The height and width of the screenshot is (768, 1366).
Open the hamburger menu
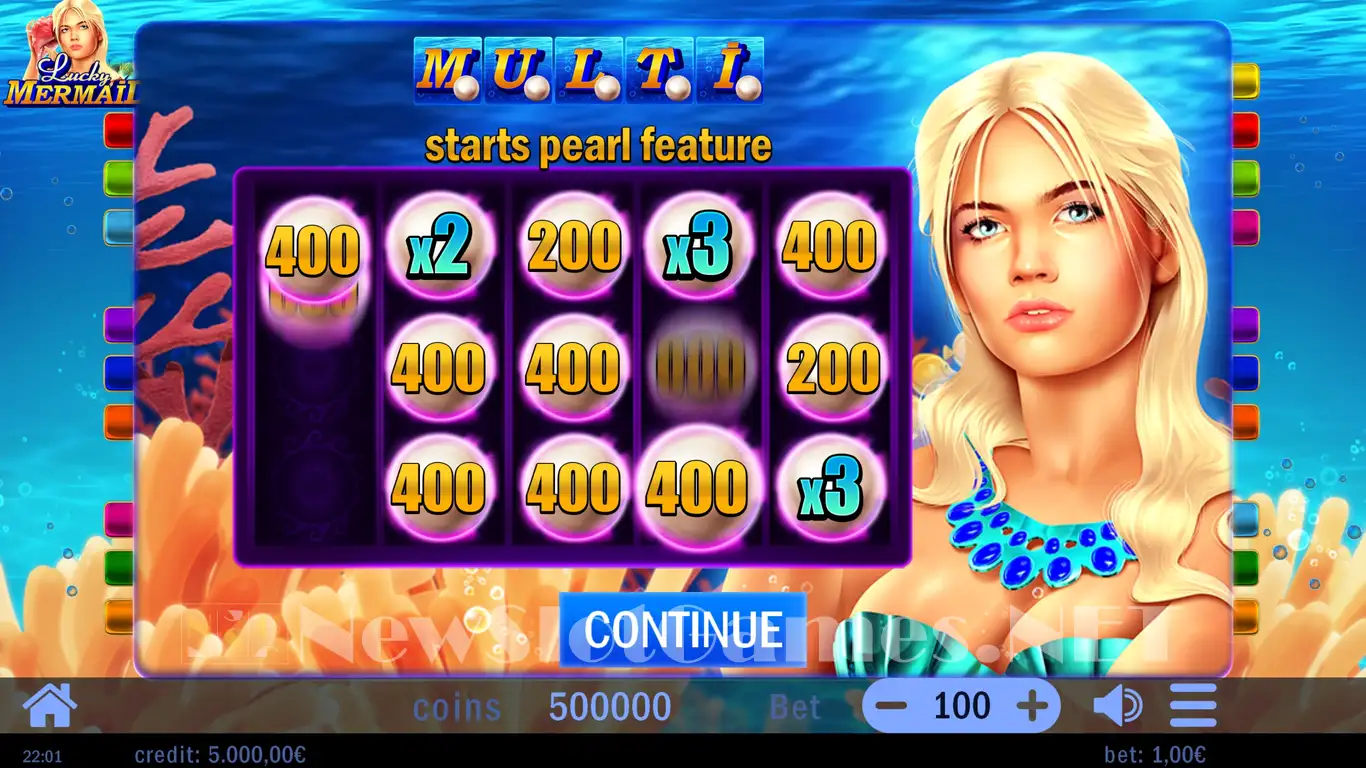(x=1192, y=706)
